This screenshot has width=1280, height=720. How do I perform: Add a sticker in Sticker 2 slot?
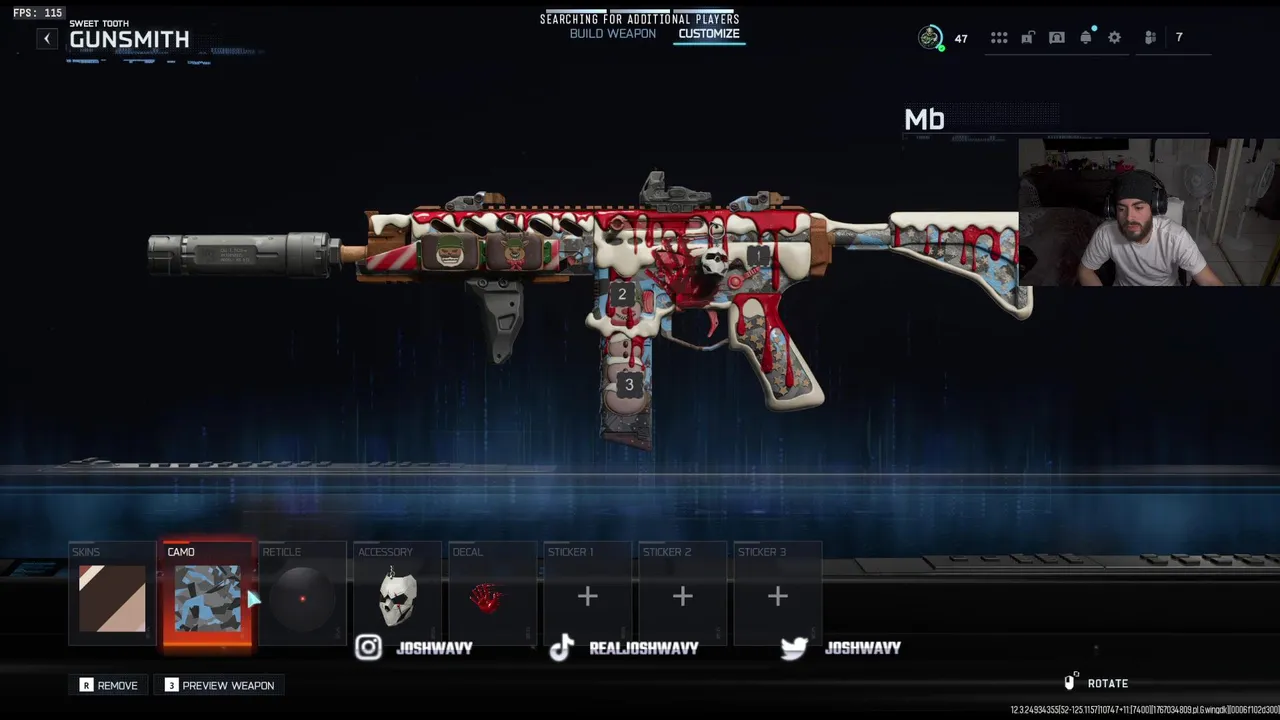point(682,597)
